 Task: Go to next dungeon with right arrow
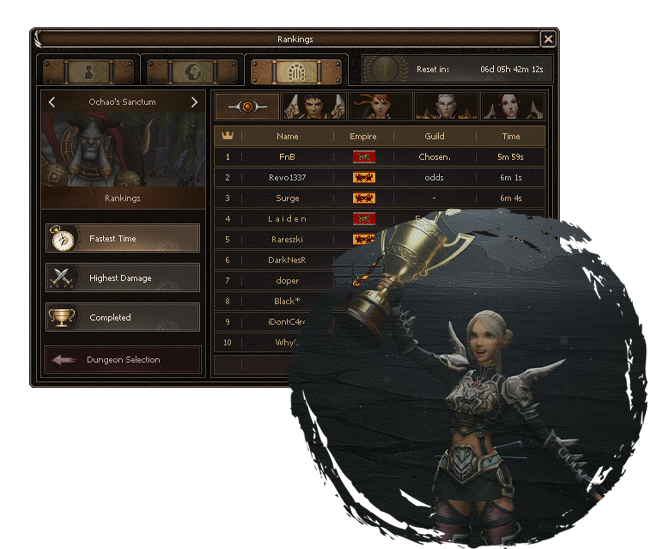click(x=194, y=102)
